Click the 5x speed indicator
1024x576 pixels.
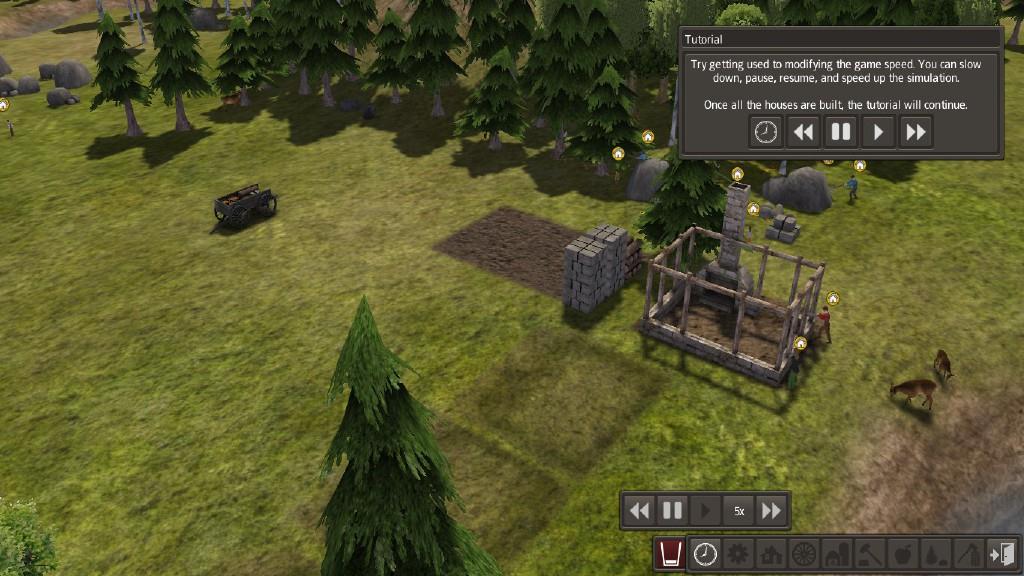coord(739,511)
